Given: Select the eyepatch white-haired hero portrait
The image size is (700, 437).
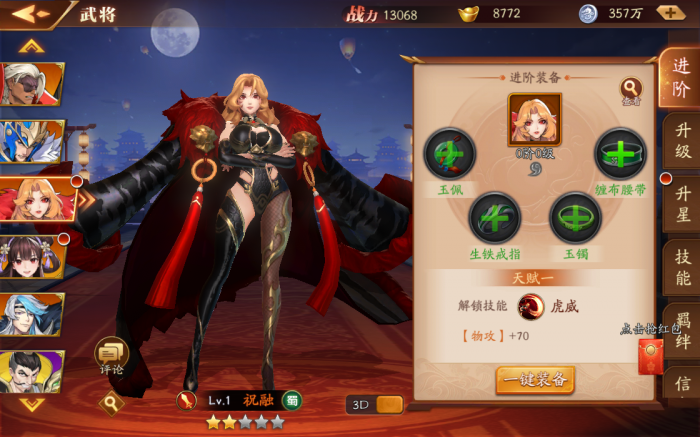Looking at the screenshot, I should [x=32, y=85].
